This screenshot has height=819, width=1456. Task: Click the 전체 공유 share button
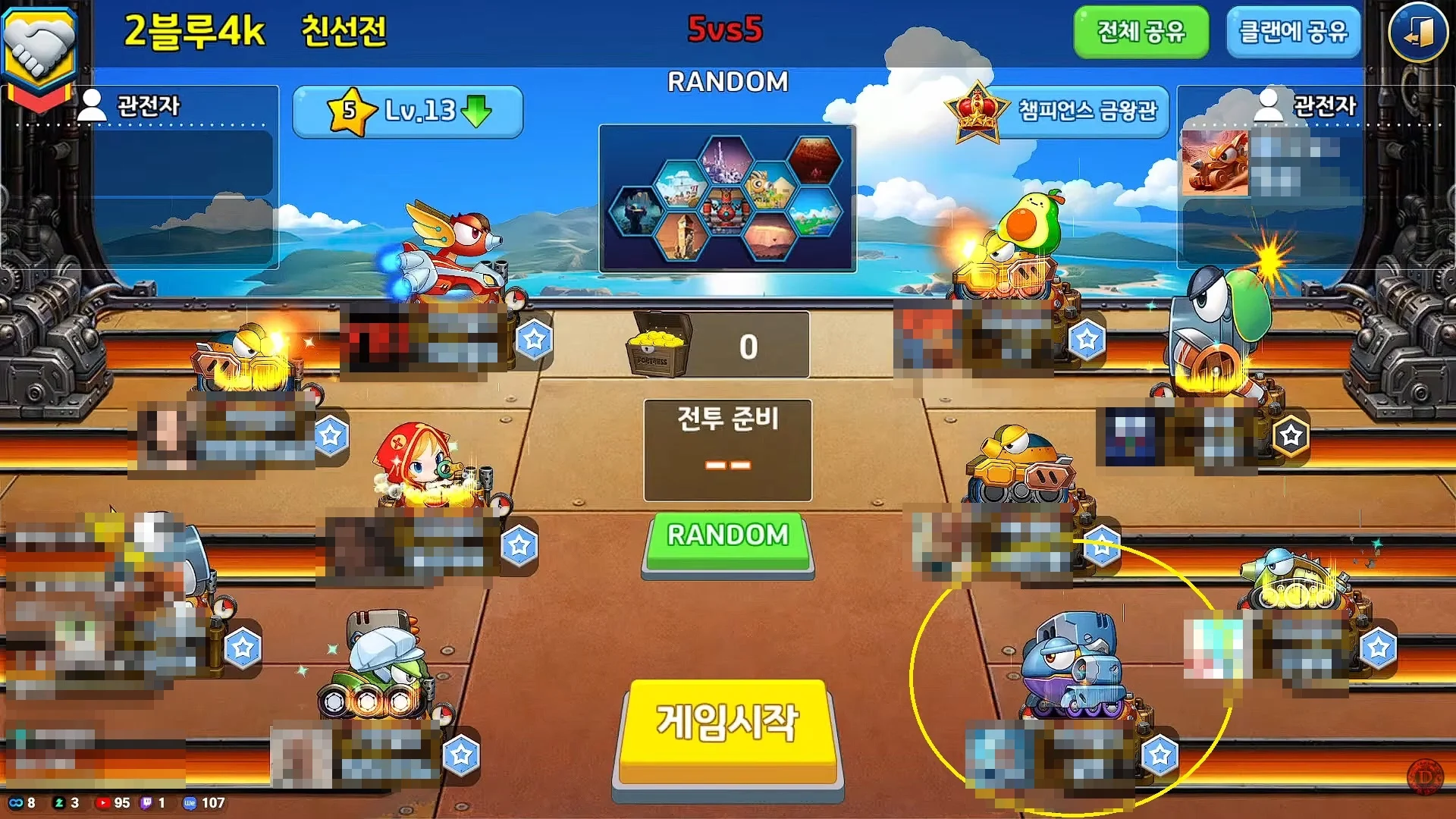tap(1141, 33)
